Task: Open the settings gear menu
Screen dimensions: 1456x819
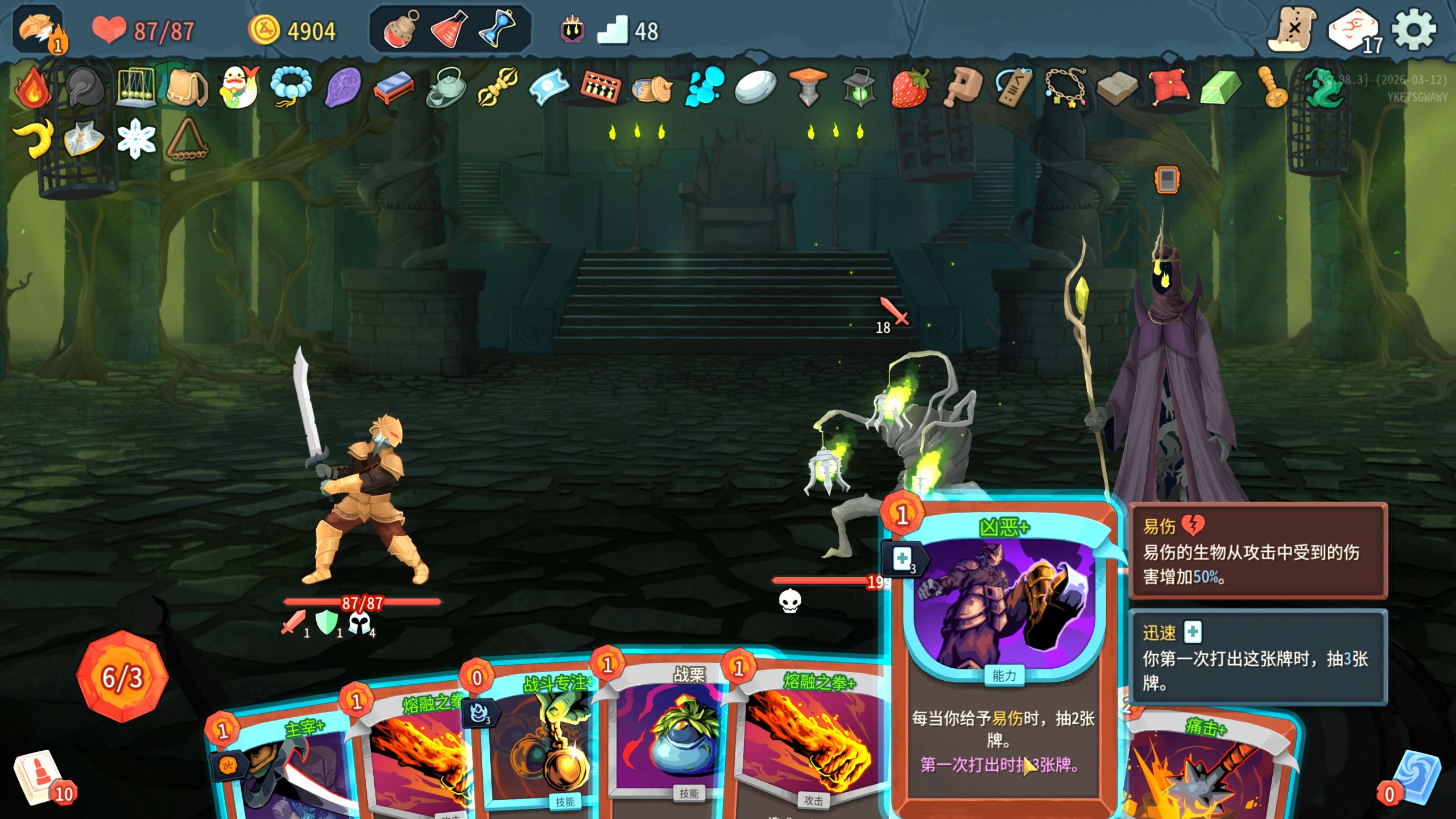Action: [x=1414, y=30]
